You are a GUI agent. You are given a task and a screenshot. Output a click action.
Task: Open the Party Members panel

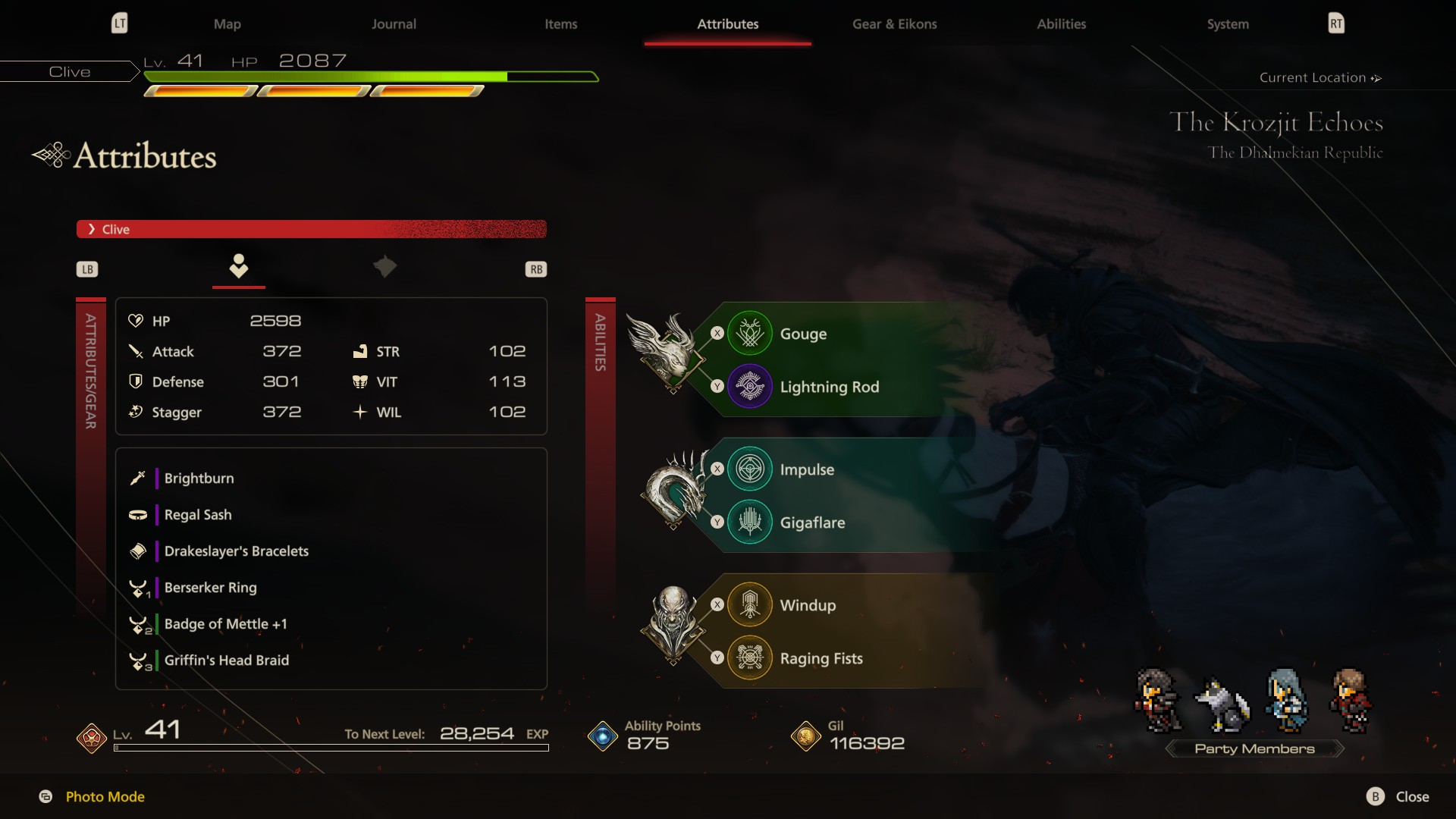(x=1254, y=748)
